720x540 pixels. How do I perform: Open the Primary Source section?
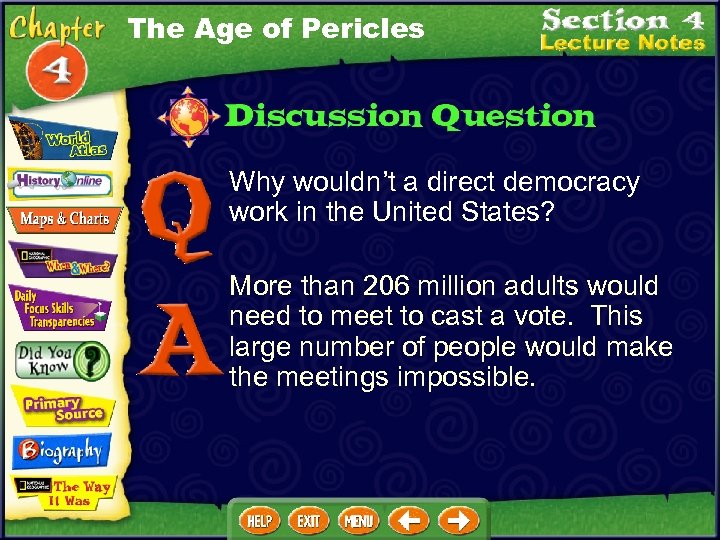click(62, 406)
